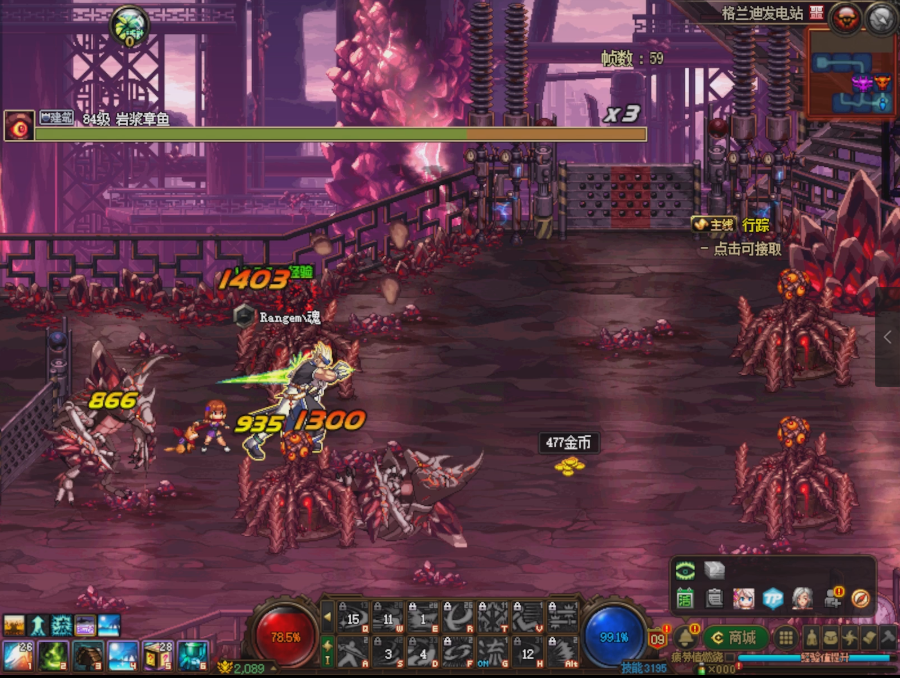
Task: Click the grey round button beside the boss icon
Action: [x=881, y=15]
